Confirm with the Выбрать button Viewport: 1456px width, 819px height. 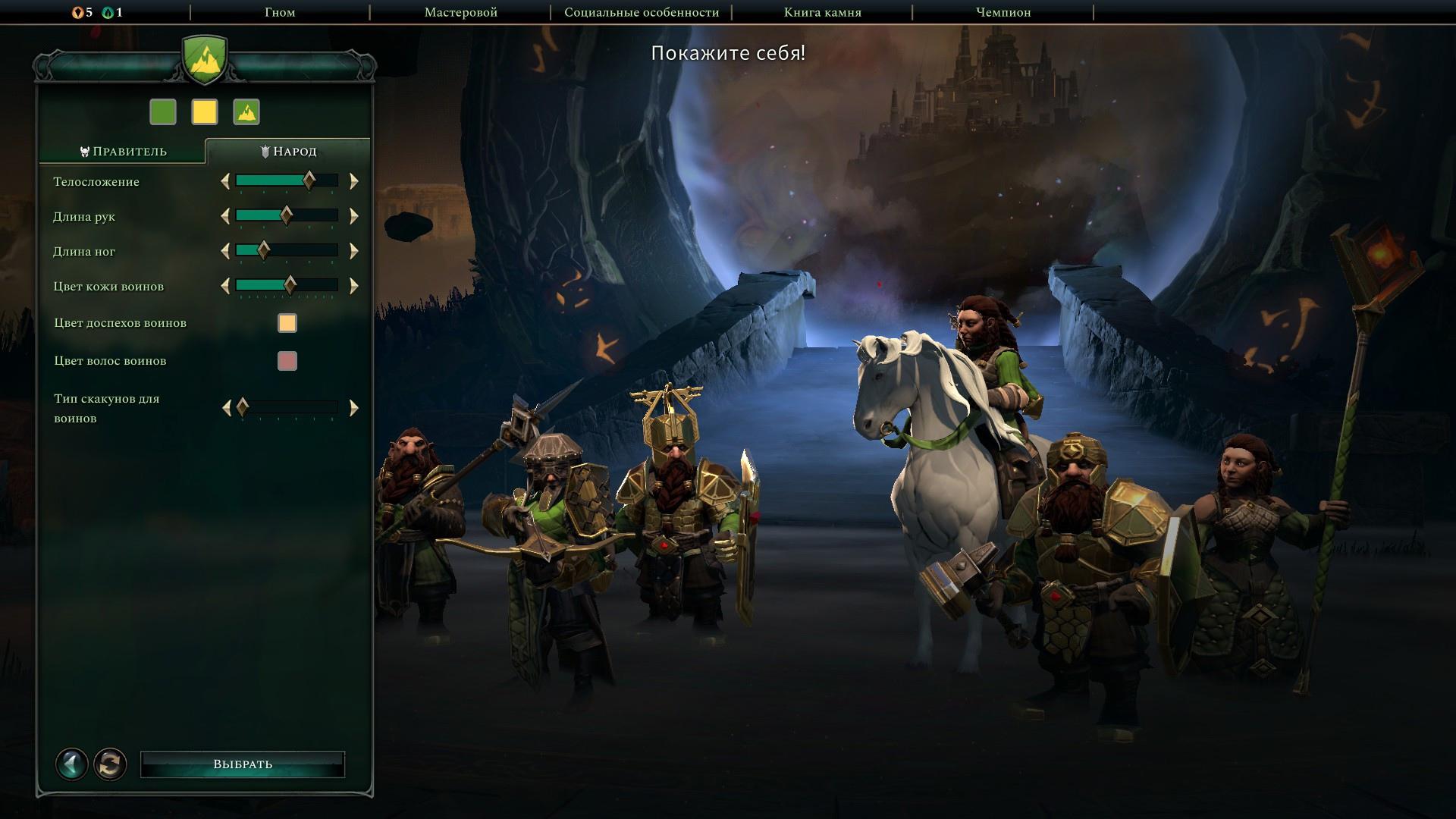coord(243,764)
